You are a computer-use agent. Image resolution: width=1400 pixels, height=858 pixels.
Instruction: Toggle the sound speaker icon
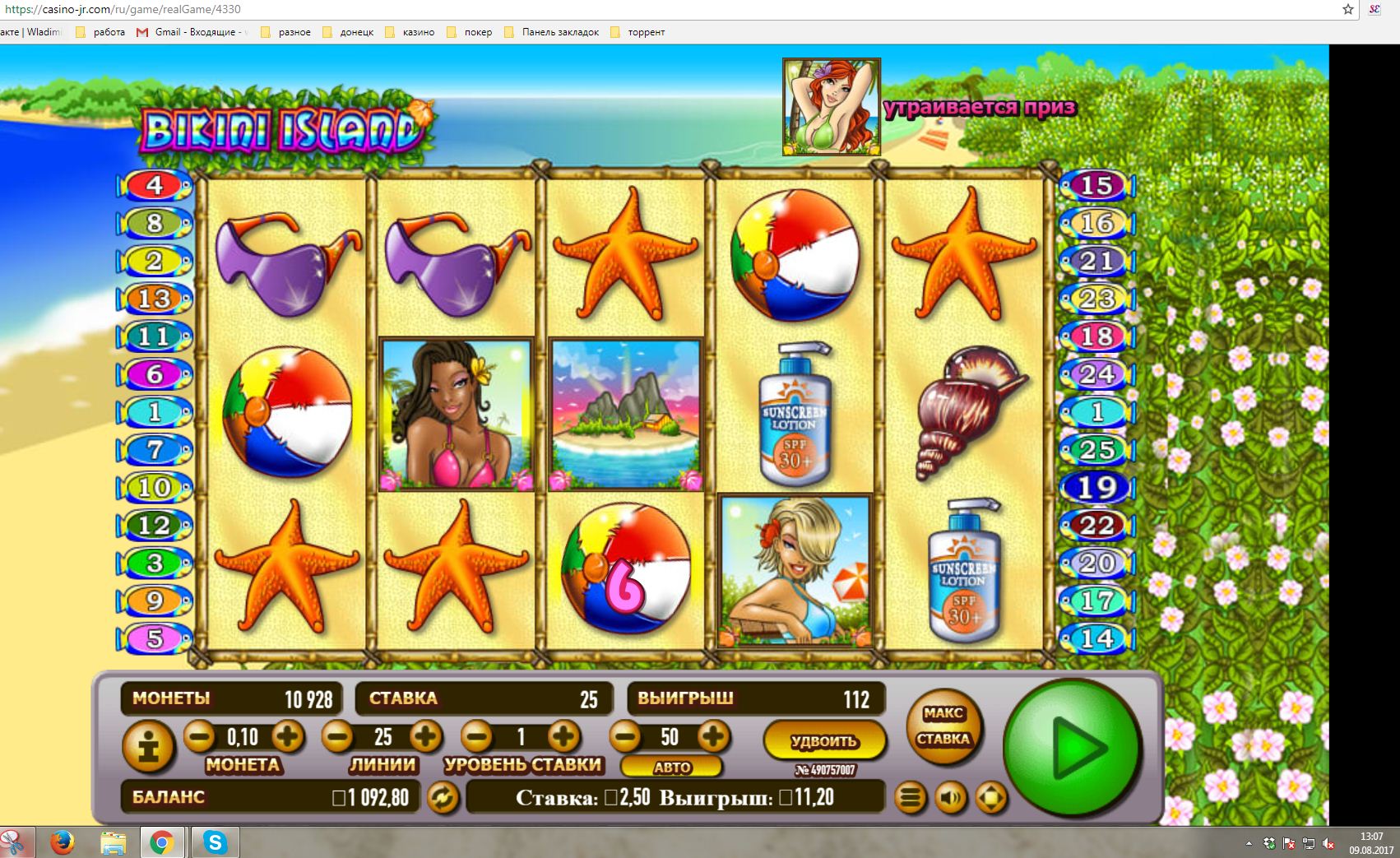tap(951, 797)
